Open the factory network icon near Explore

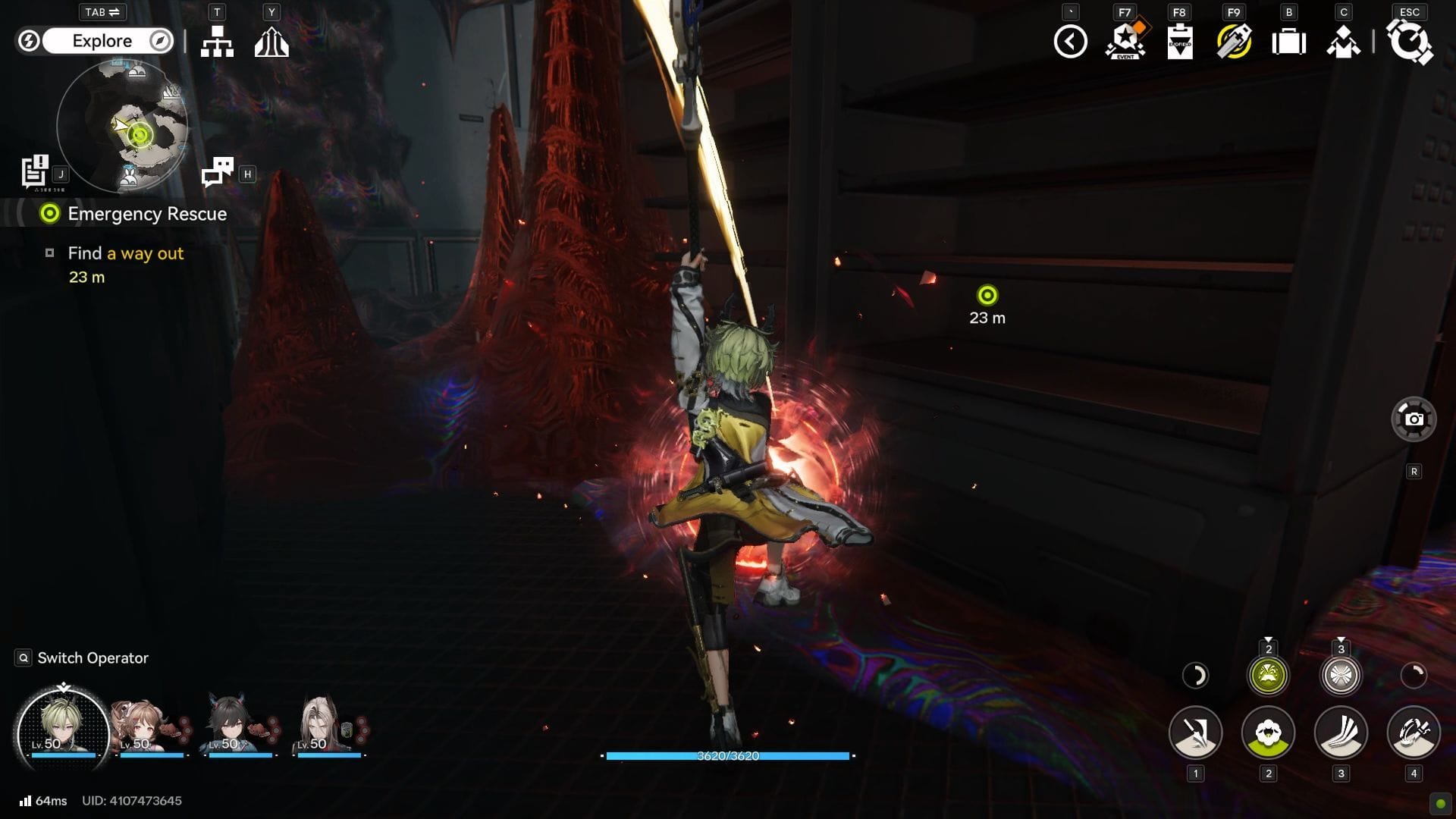pos(218,42)
